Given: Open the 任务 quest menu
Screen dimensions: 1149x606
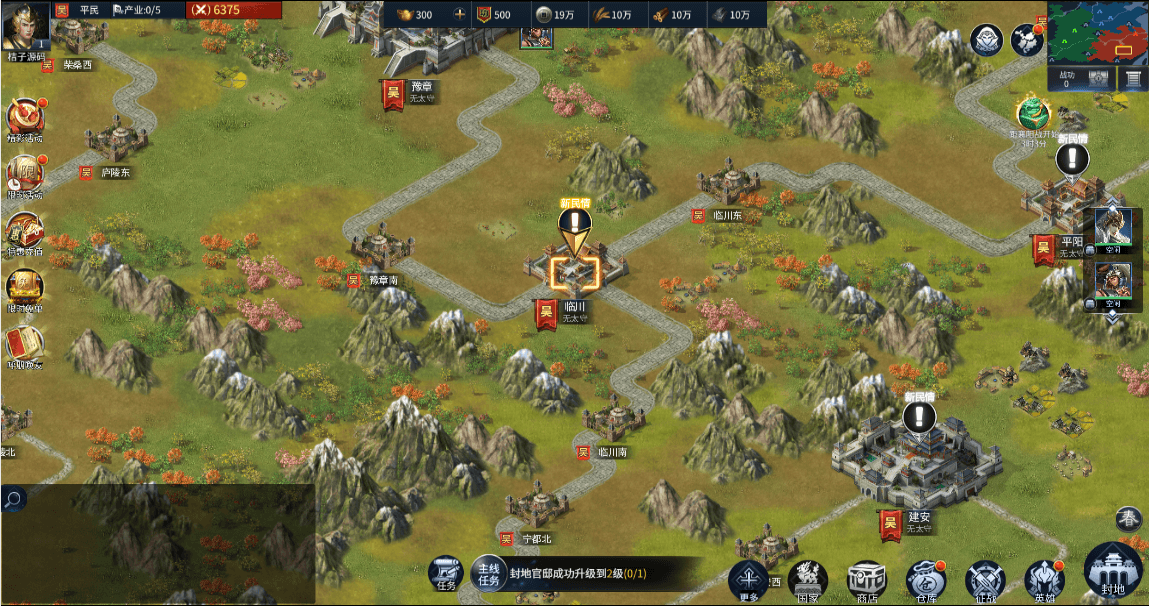Looking at the screenshot, I should tap(445, 573).
